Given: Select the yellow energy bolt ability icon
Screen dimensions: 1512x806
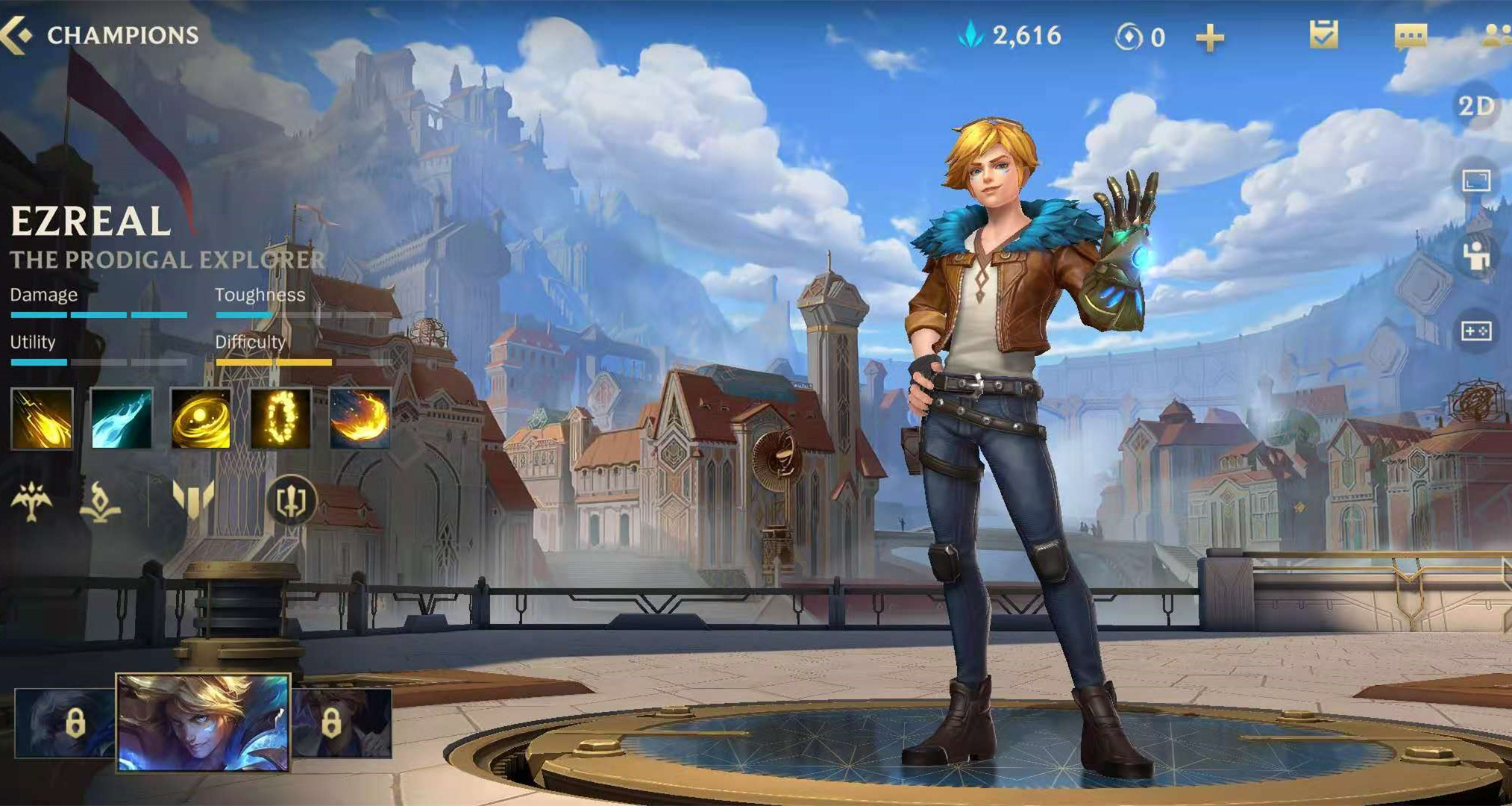Looking at the screenshot, I should pos(42,419).
